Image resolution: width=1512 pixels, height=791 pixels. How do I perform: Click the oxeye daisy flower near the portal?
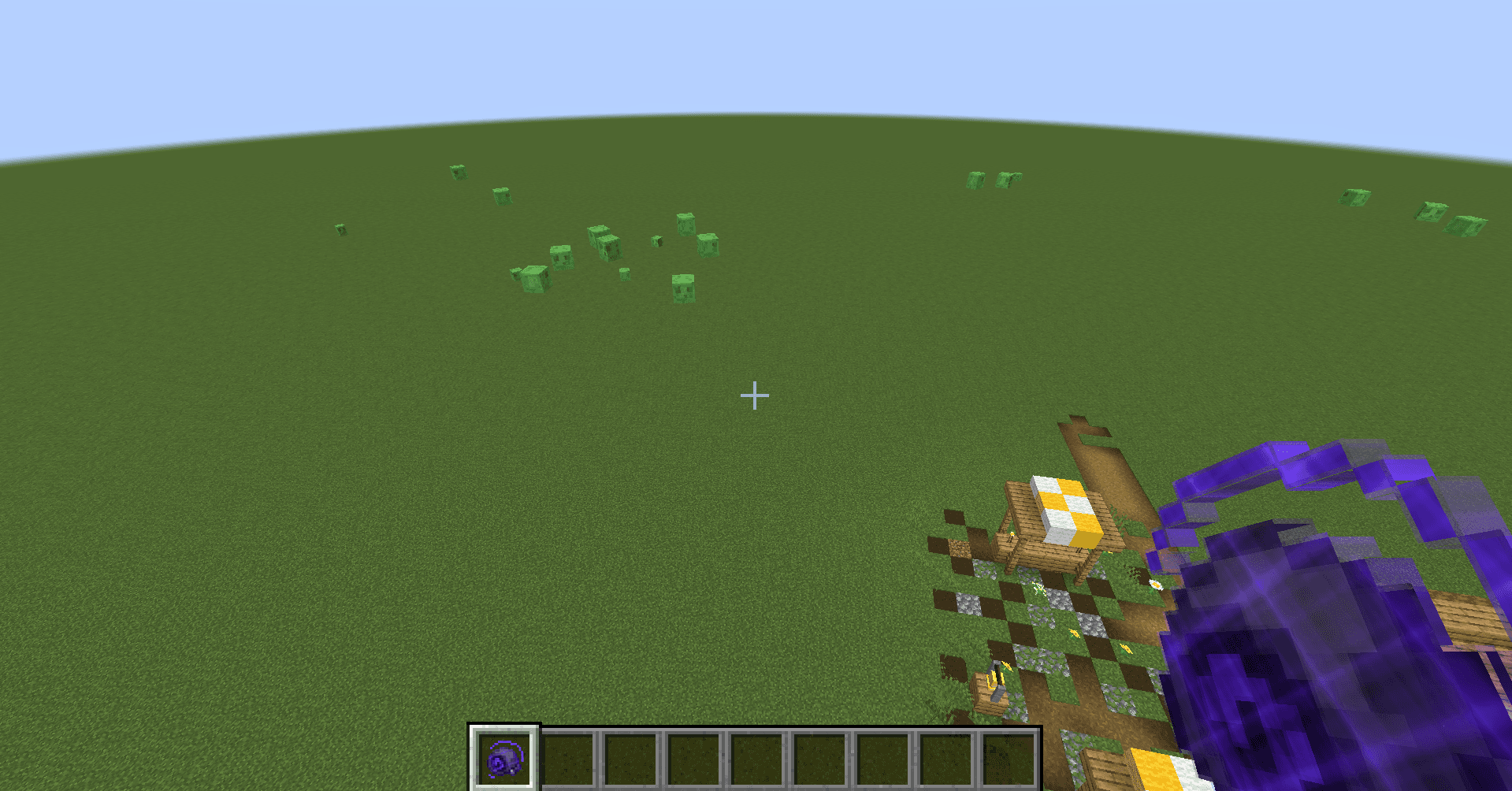[x=1155, y=584]
